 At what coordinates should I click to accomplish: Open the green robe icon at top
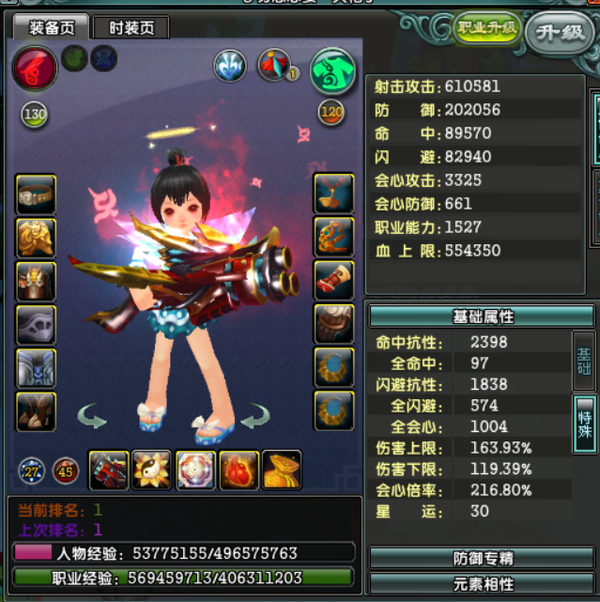(332, 71)
